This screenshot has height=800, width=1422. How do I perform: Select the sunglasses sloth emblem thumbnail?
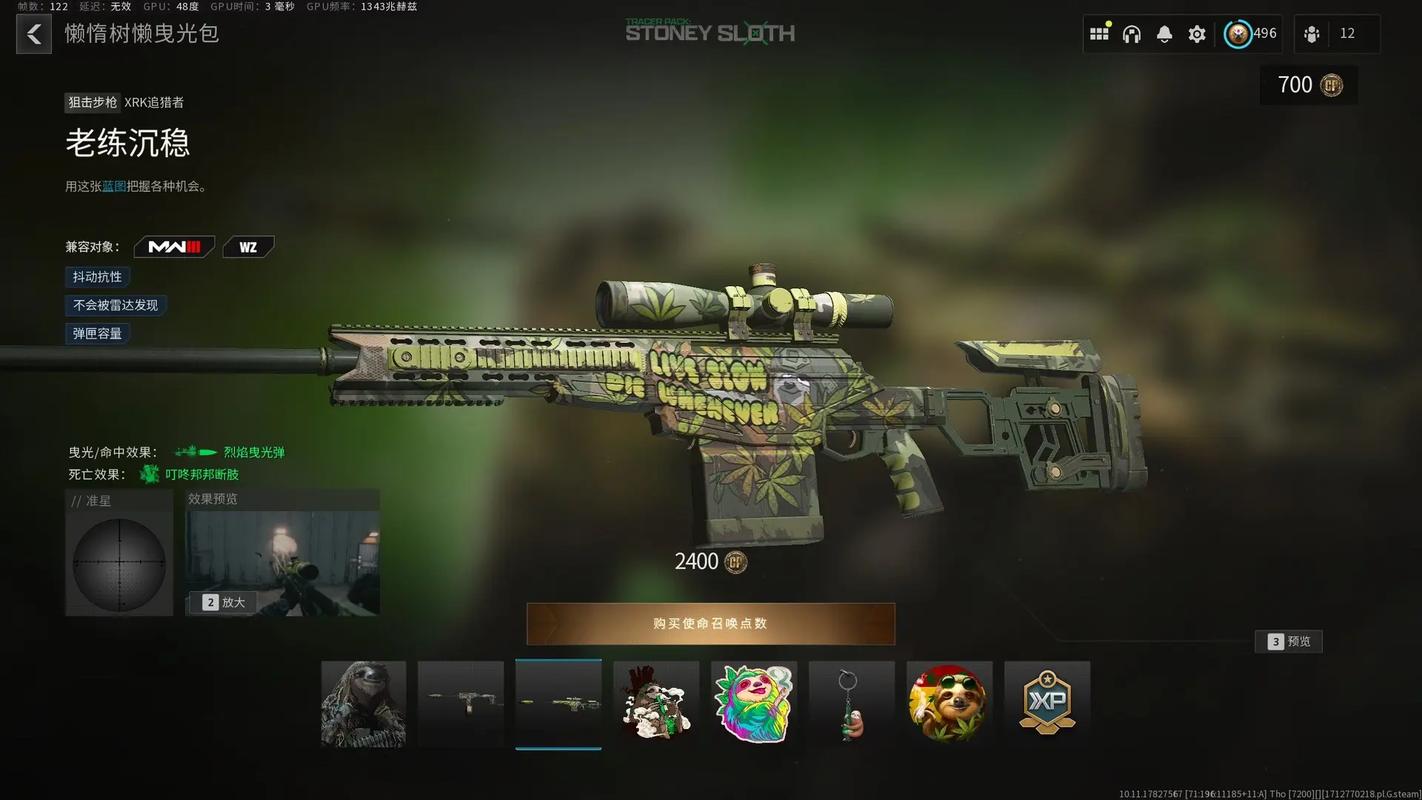949,703
